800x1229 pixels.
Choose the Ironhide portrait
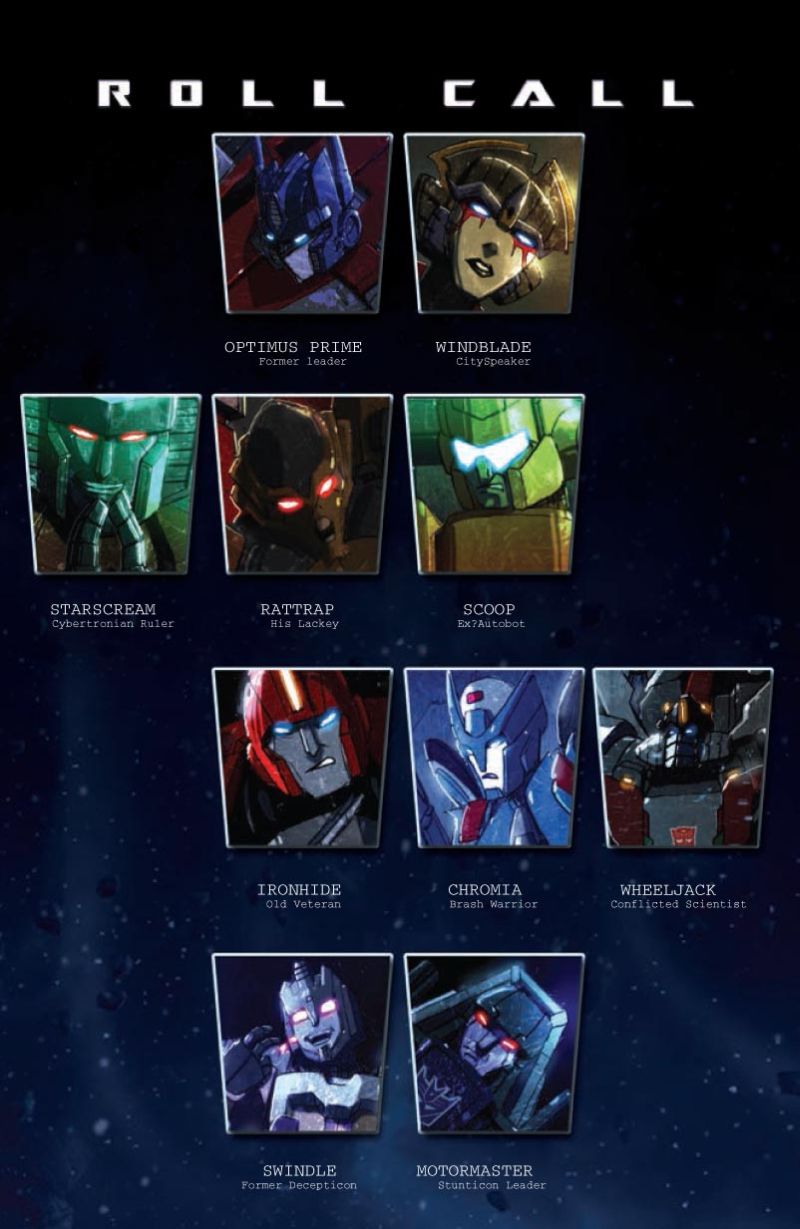coord(302,759)
